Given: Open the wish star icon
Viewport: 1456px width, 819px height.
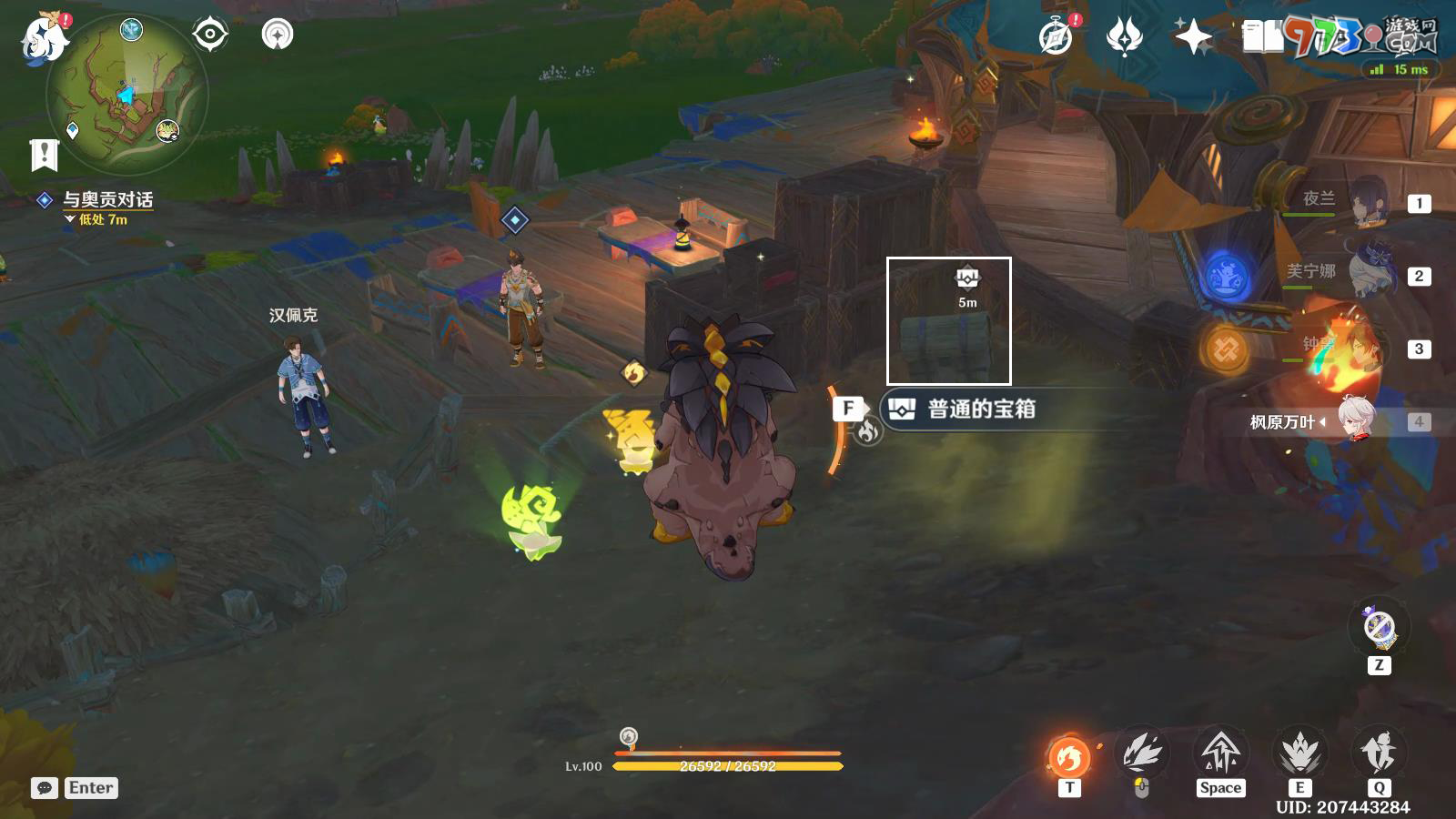Looking at the screenshot, I should [1193, 36].
